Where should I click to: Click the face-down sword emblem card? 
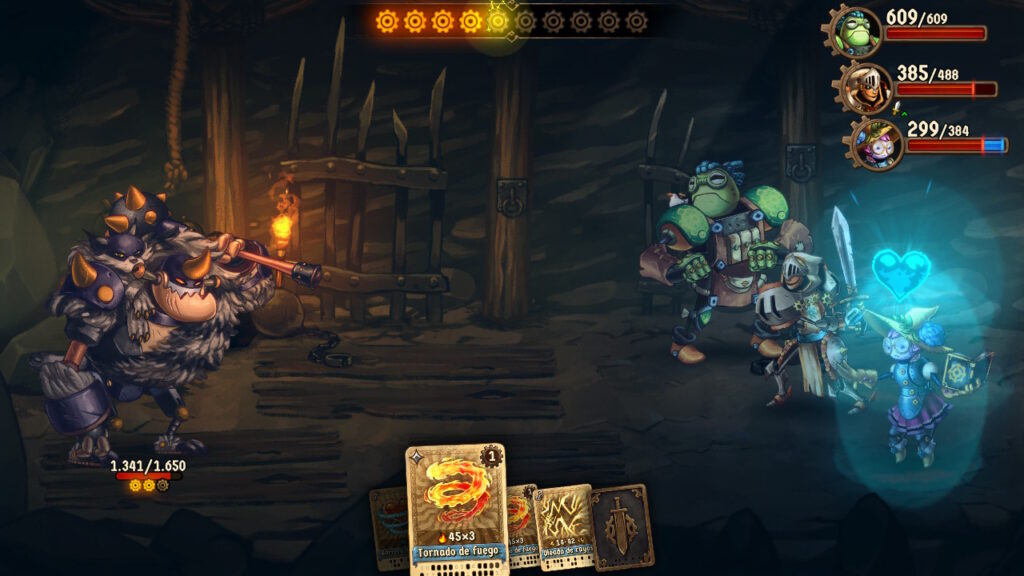click(x=621, y=527)
